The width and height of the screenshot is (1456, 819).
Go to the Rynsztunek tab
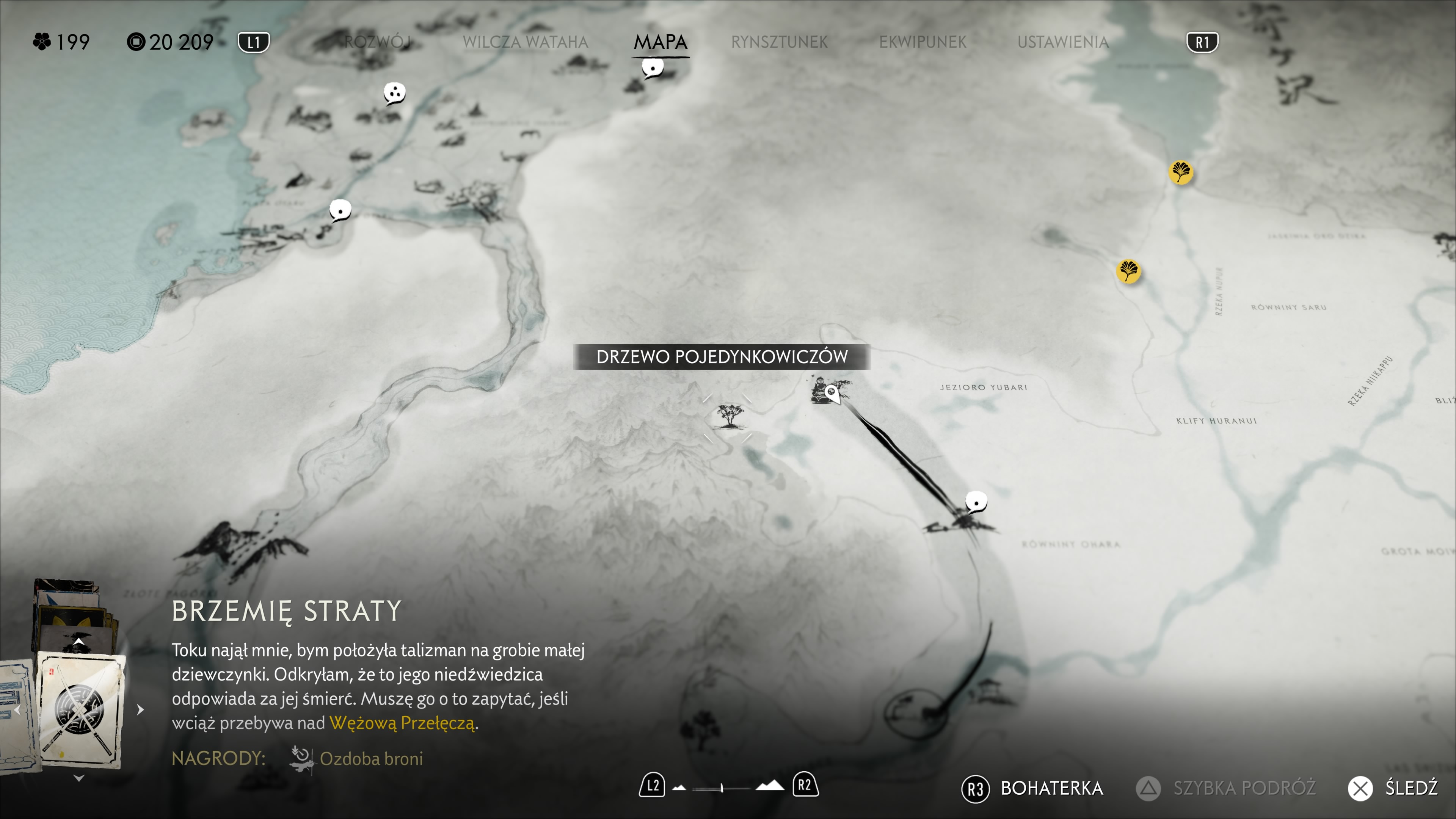(779, 42)
